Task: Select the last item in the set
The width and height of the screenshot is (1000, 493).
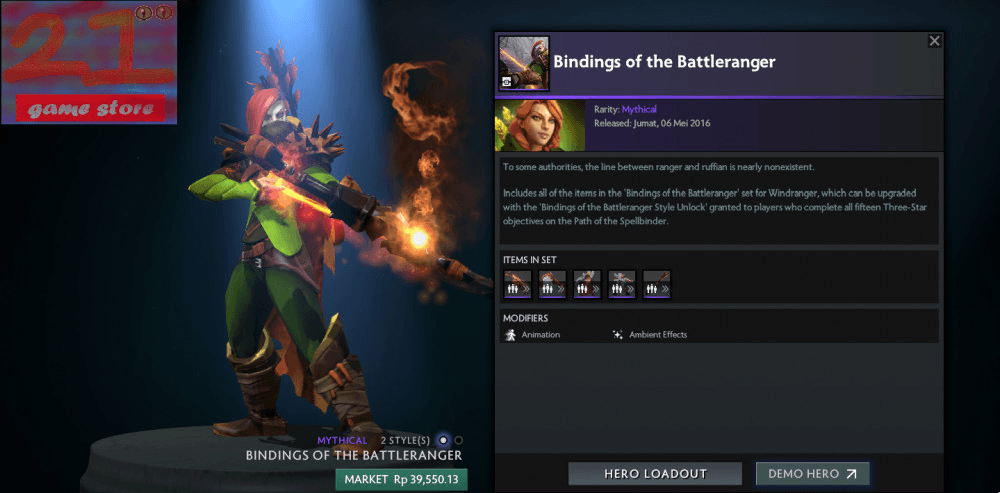Action: coord(656,284)
